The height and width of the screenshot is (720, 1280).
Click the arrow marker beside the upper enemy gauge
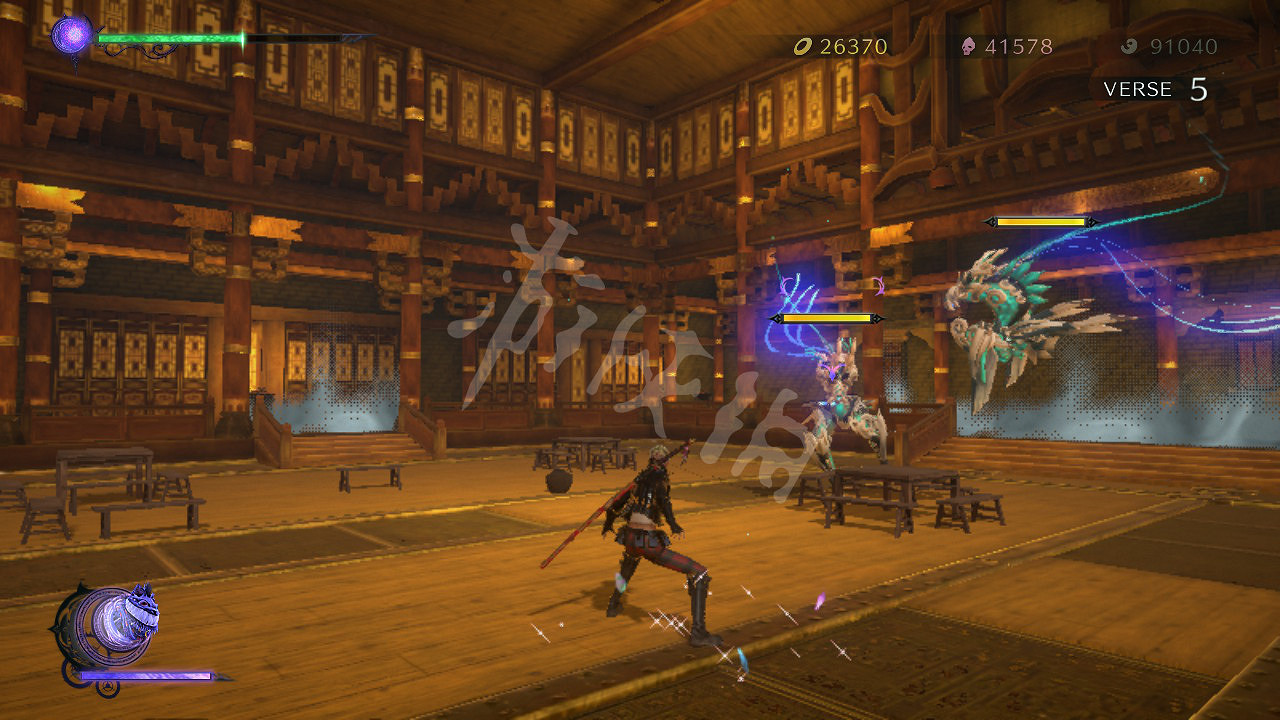992,221
